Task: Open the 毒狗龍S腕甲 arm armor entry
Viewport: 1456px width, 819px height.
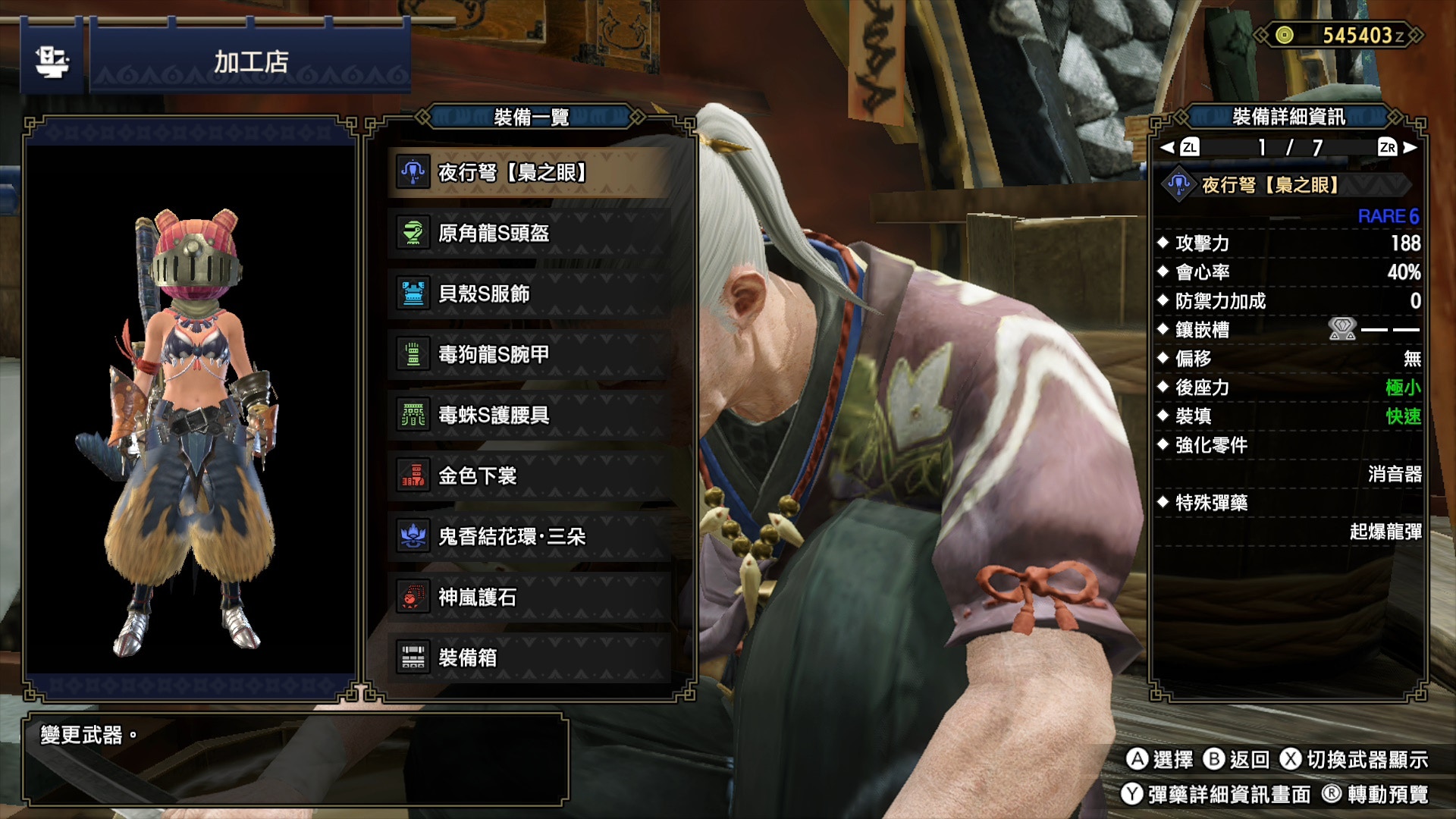Action: click(x=529, y=355)
